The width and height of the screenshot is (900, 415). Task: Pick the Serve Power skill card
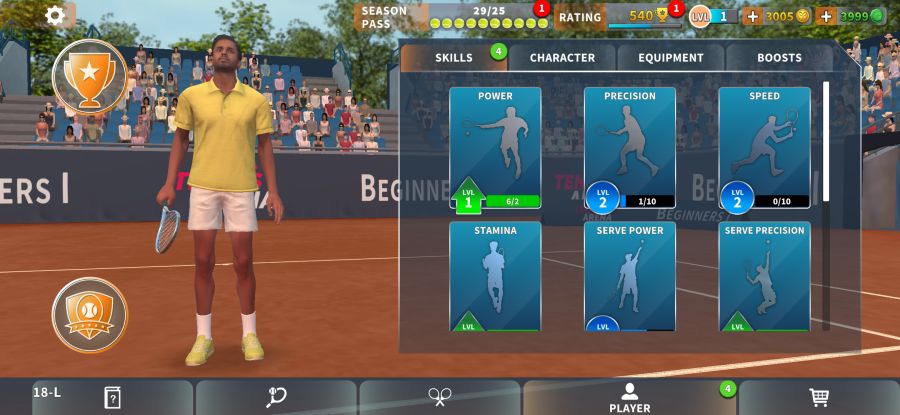[x=630, y=277]
